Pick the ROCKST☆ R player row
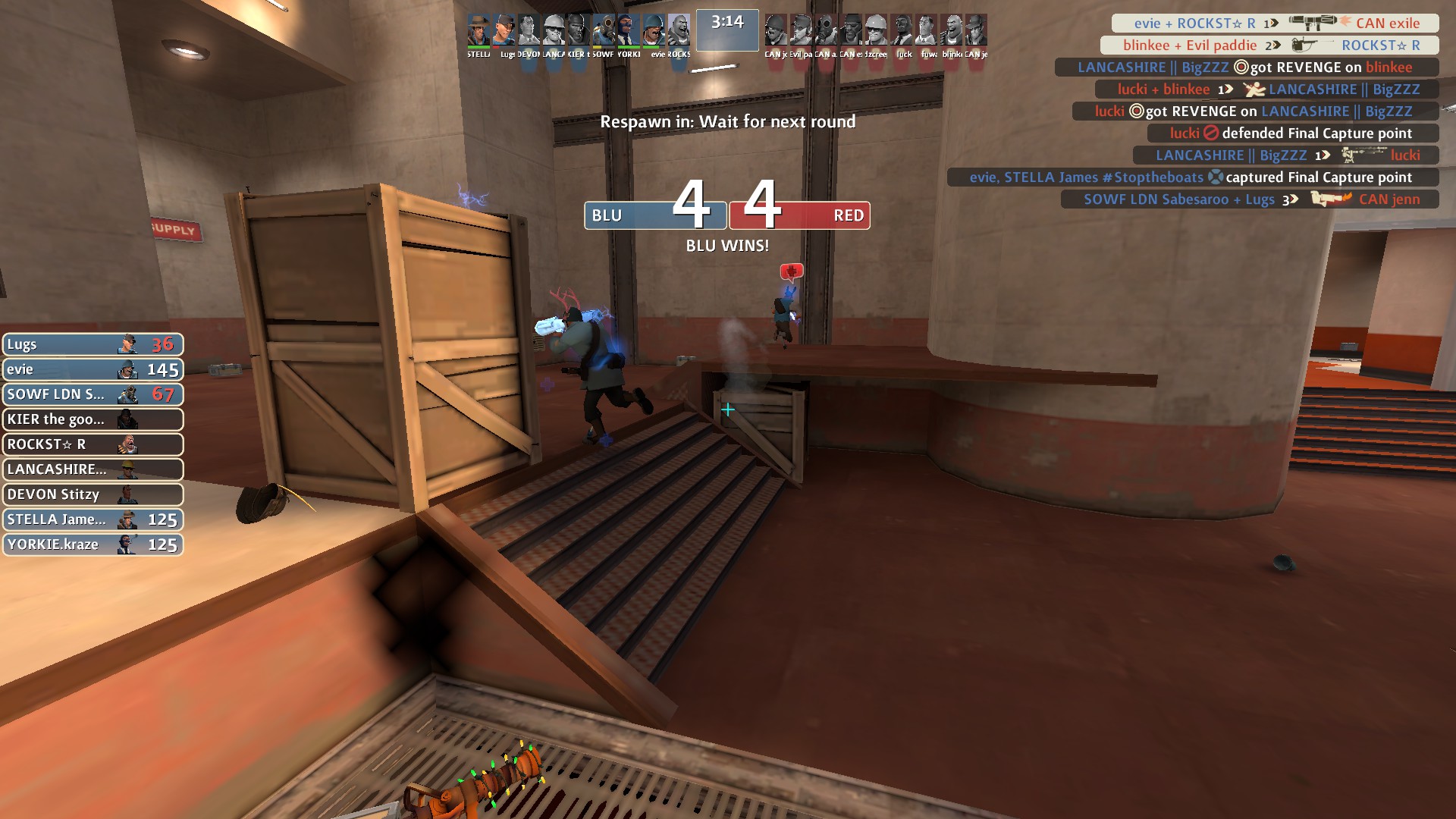1456x819 pixels. 93,444
